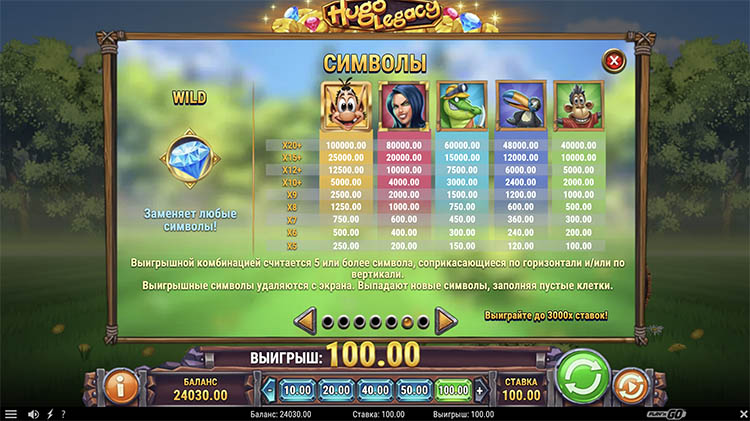Select the 10.00 bet amount

[296, 389]
